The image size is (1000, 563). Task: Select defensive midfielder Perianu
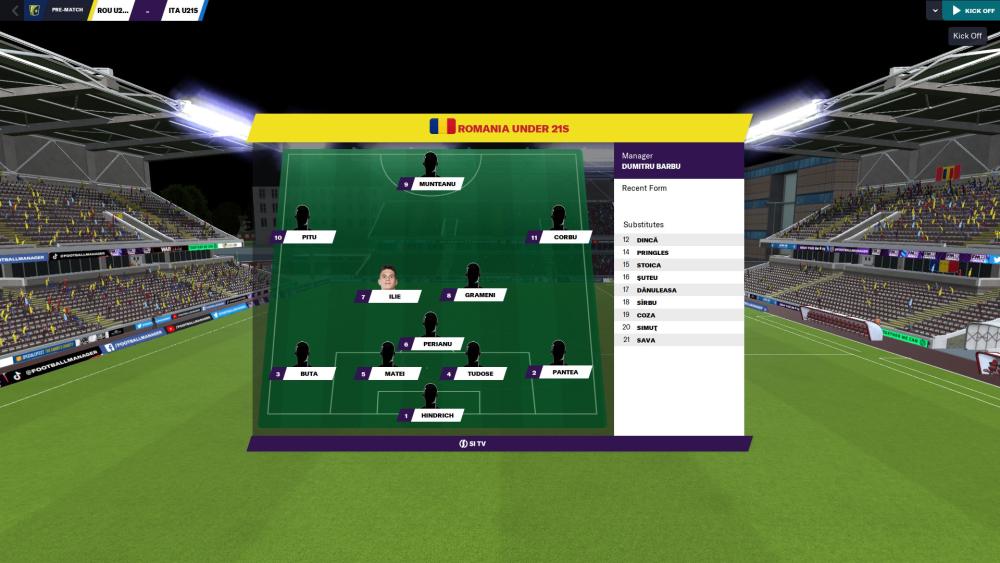pyautogui.click(x=437, y=343)
